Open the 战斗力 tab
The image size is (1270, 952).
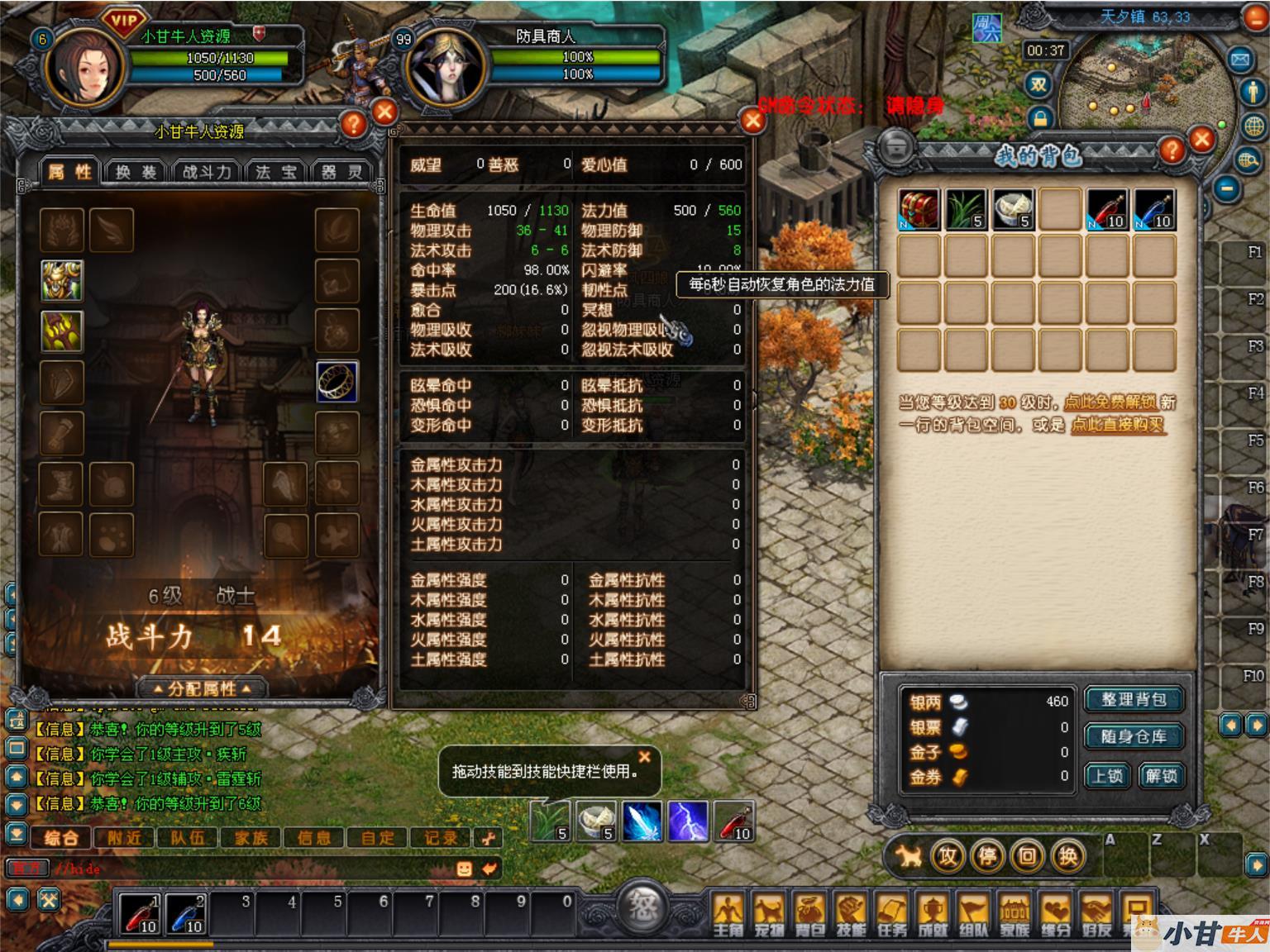[206, 172]
